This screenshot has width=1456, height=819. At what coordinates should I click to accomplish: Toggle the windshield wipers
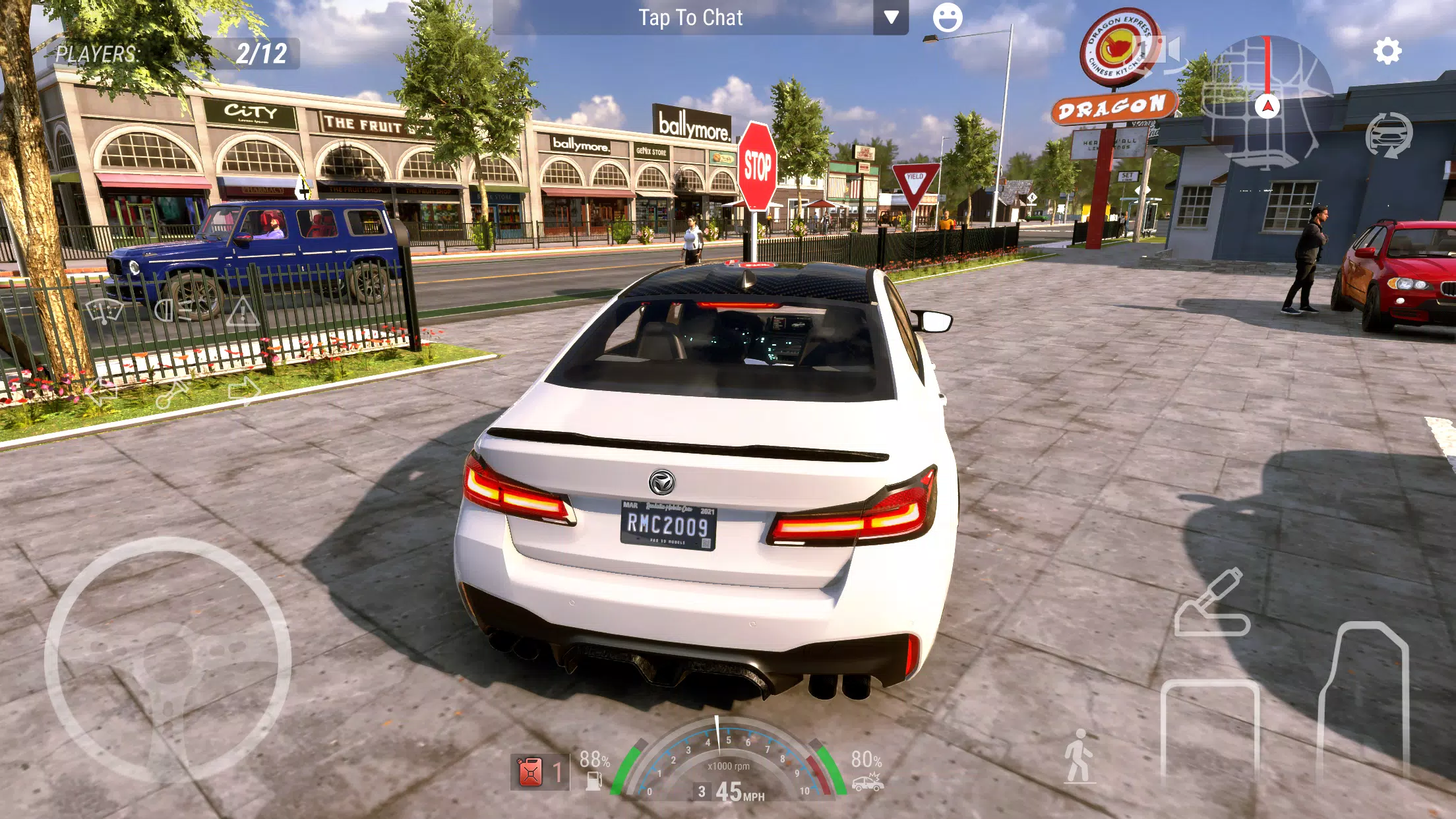(x=104, y=310)
